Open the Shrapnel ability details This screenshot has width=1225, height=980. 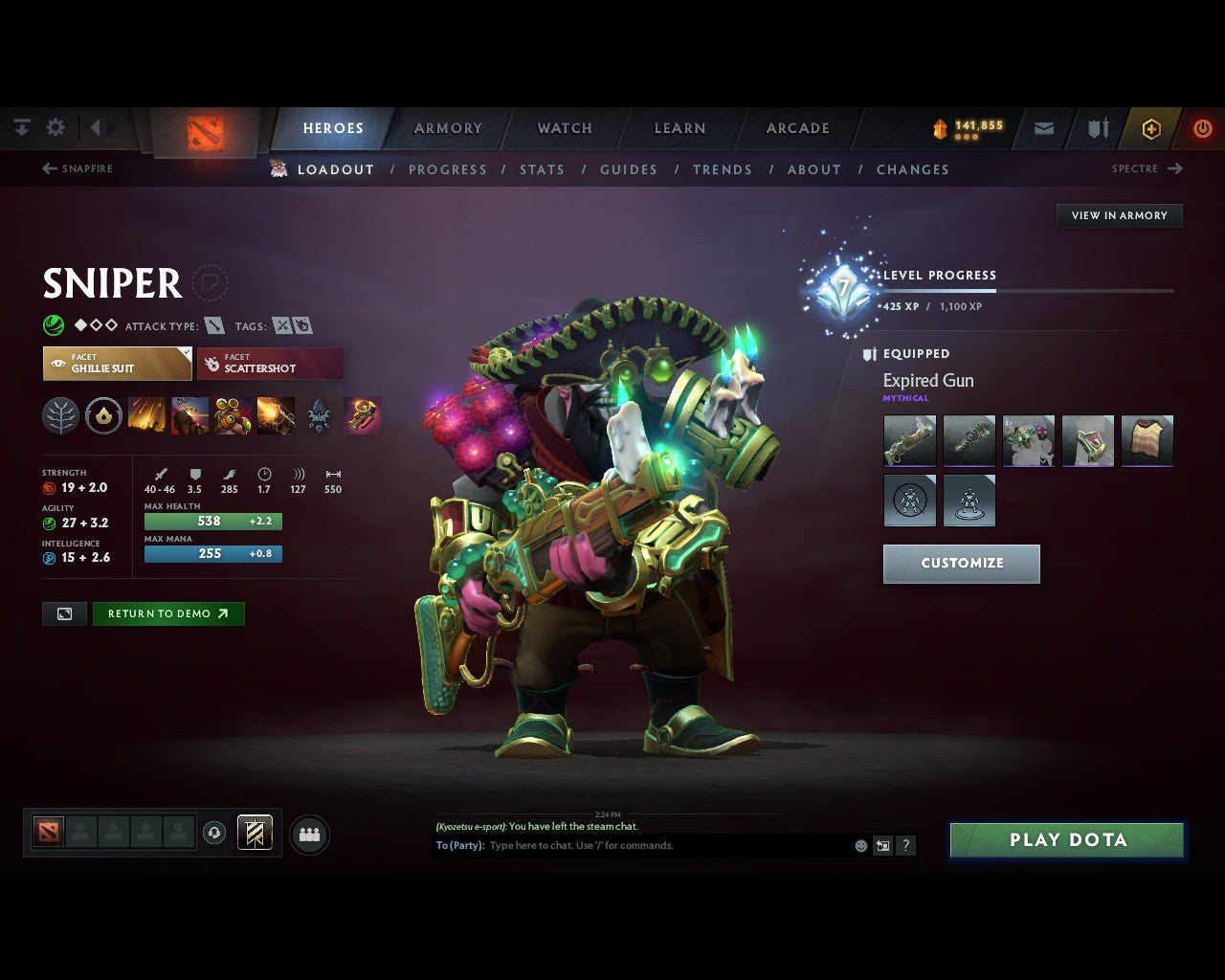pyautogui.click(x=146, y=414)
